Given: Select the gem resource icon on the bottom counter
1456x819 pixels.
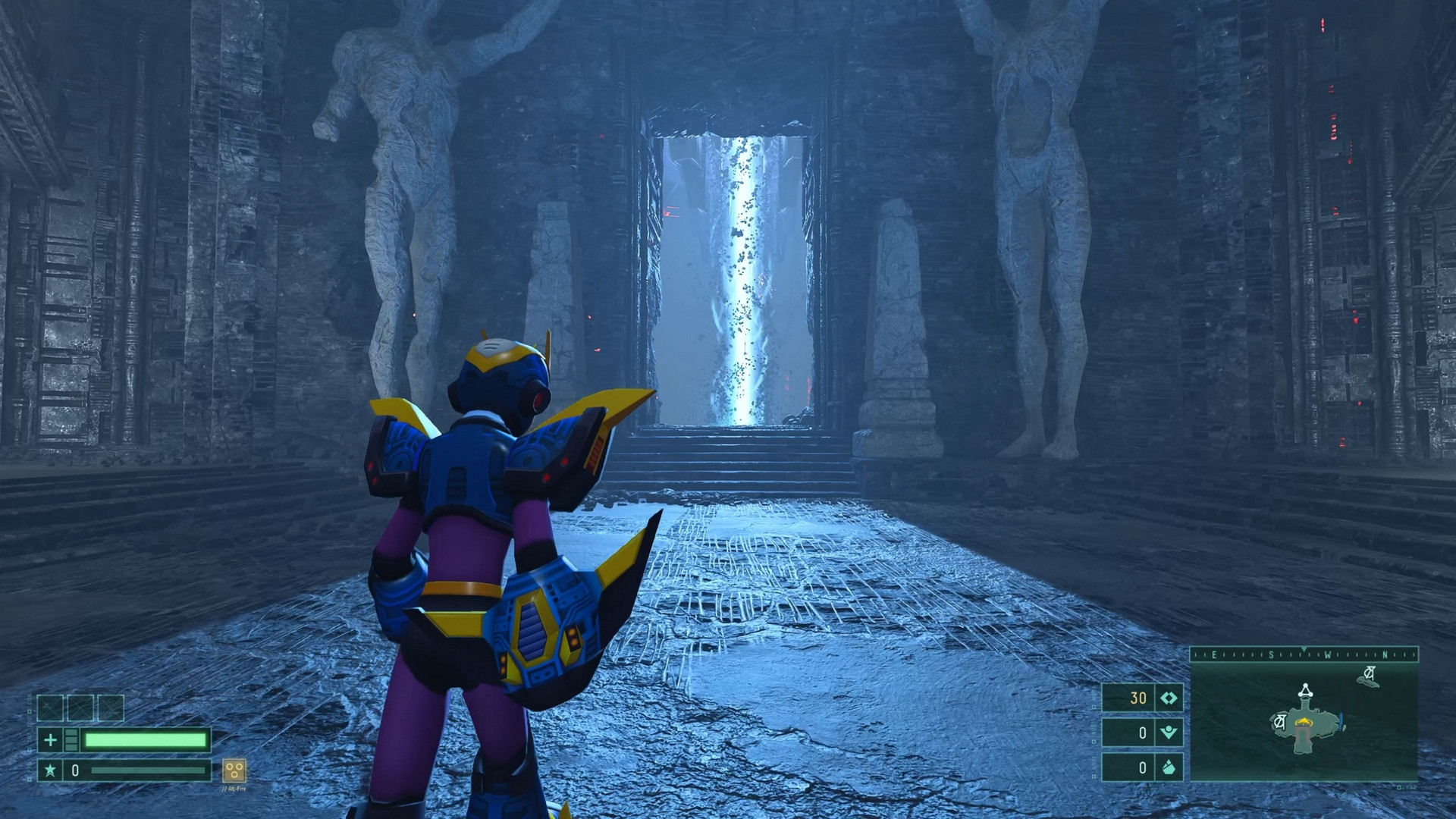Looking at the screenshot, I should click(1169, 767).
